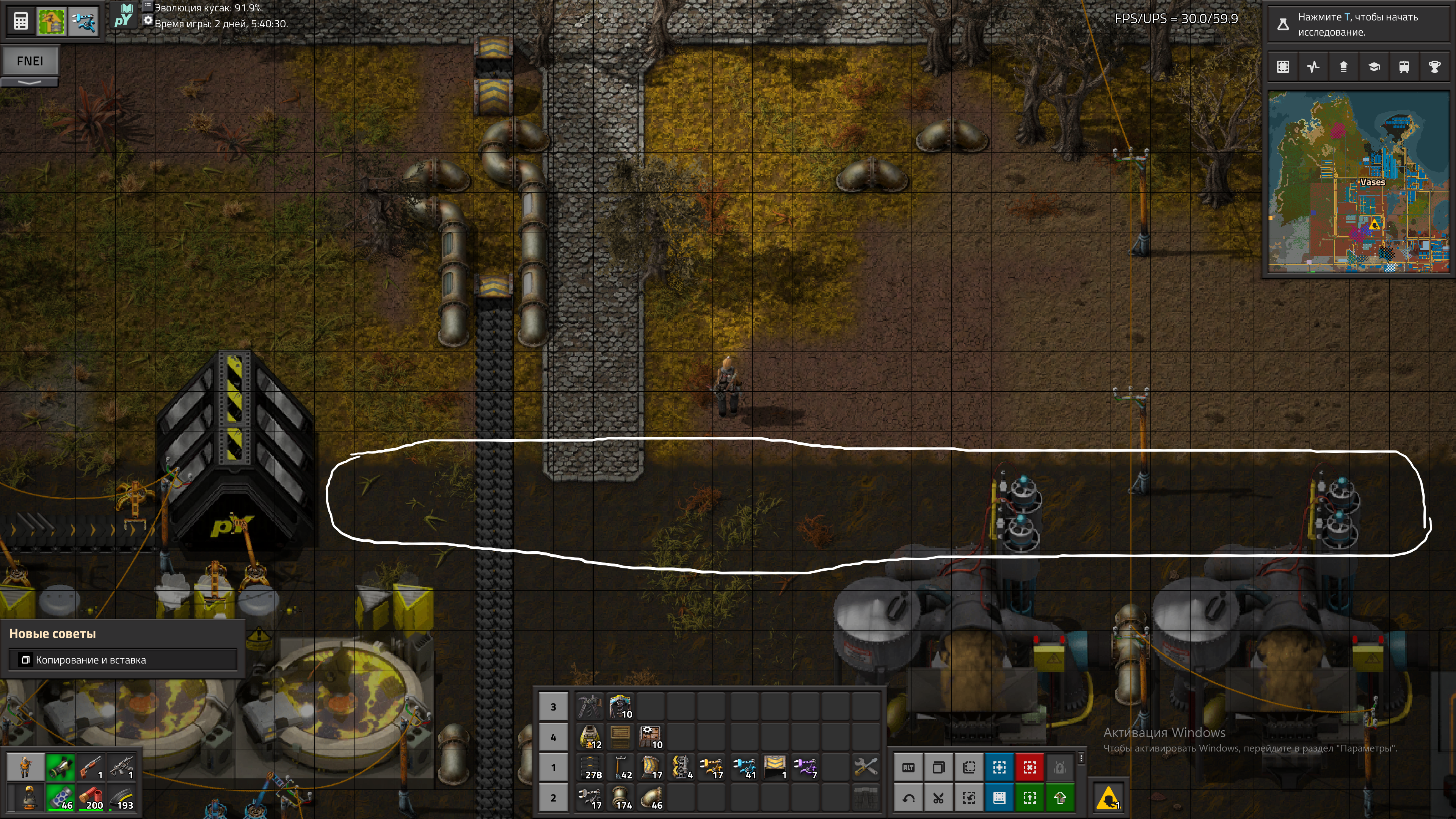
Task: Select the shotgun weapon slot
Action: [91, 767]
